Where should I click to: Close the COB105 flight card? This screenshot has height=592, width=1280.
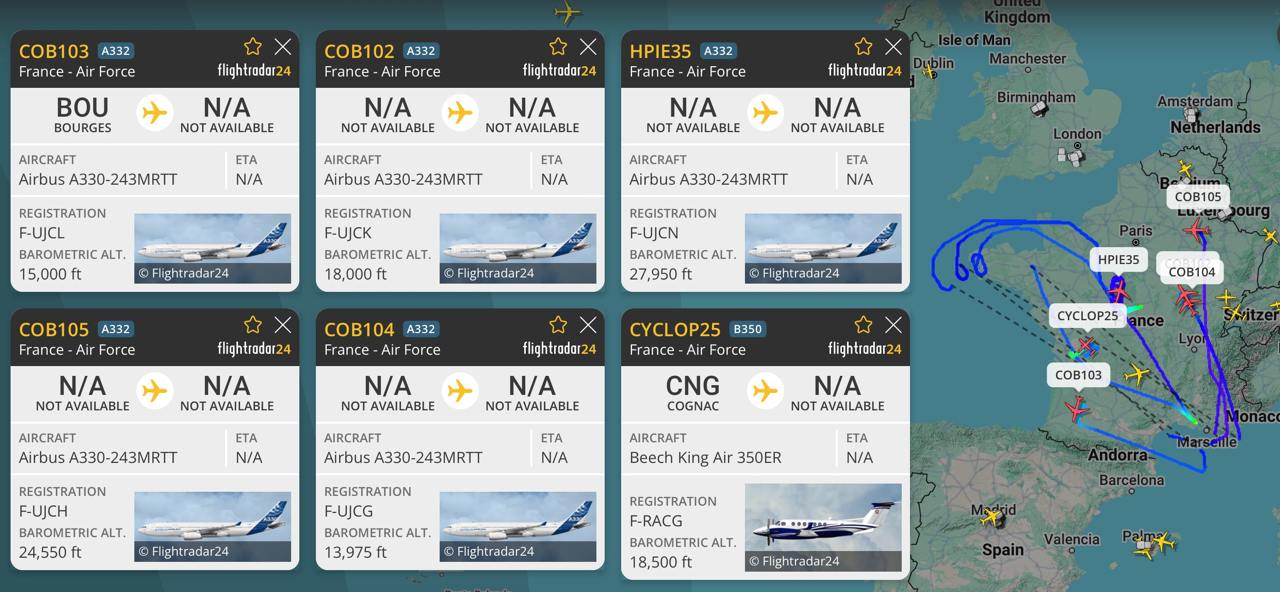pos(283,325)
